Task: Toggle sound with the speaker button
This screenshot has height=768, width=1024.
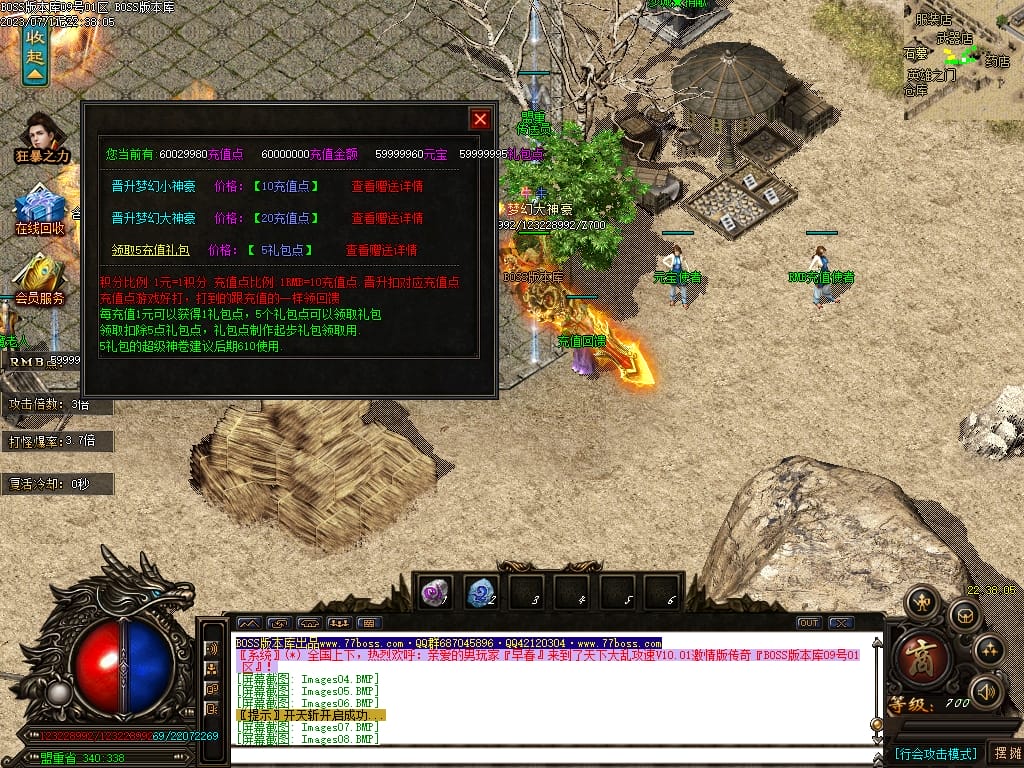Action: 987,690
